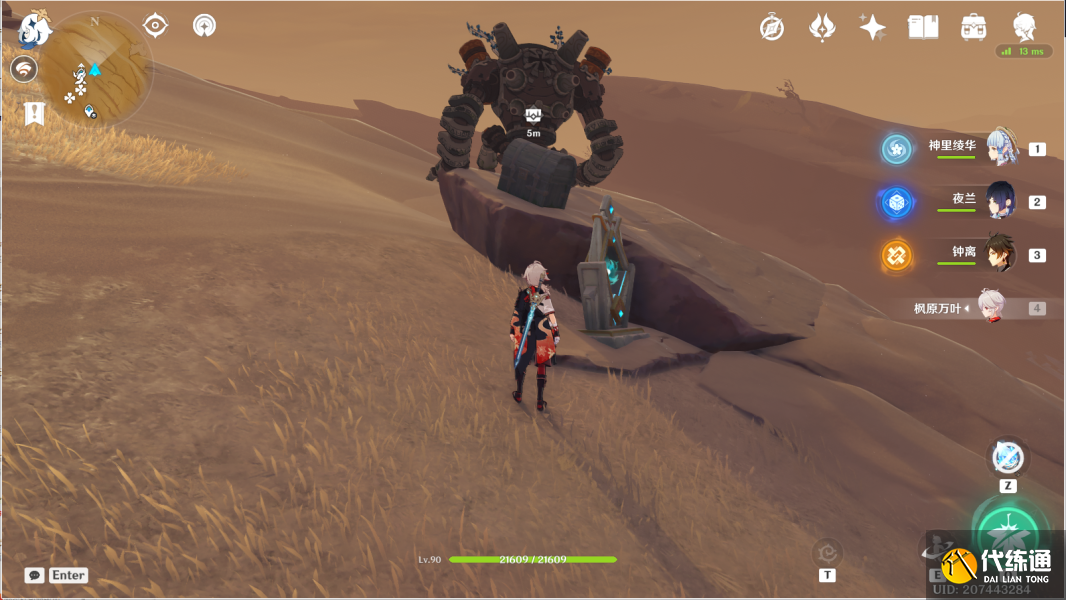
Task: Switch to party member 钟离
Action: (1000, 254)
